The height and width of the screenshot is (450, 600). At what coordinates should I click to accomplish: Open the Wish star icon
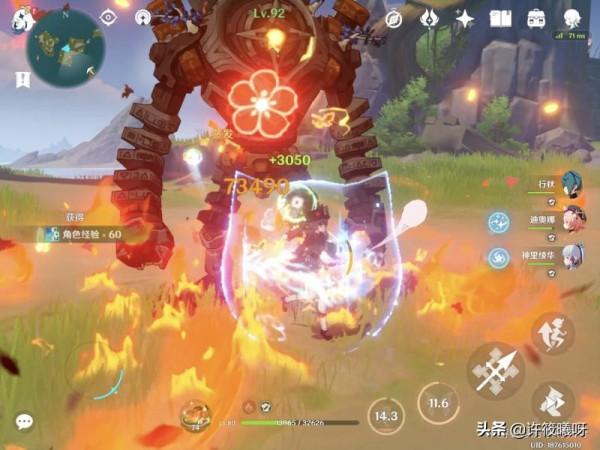click(x=465, y=19)
